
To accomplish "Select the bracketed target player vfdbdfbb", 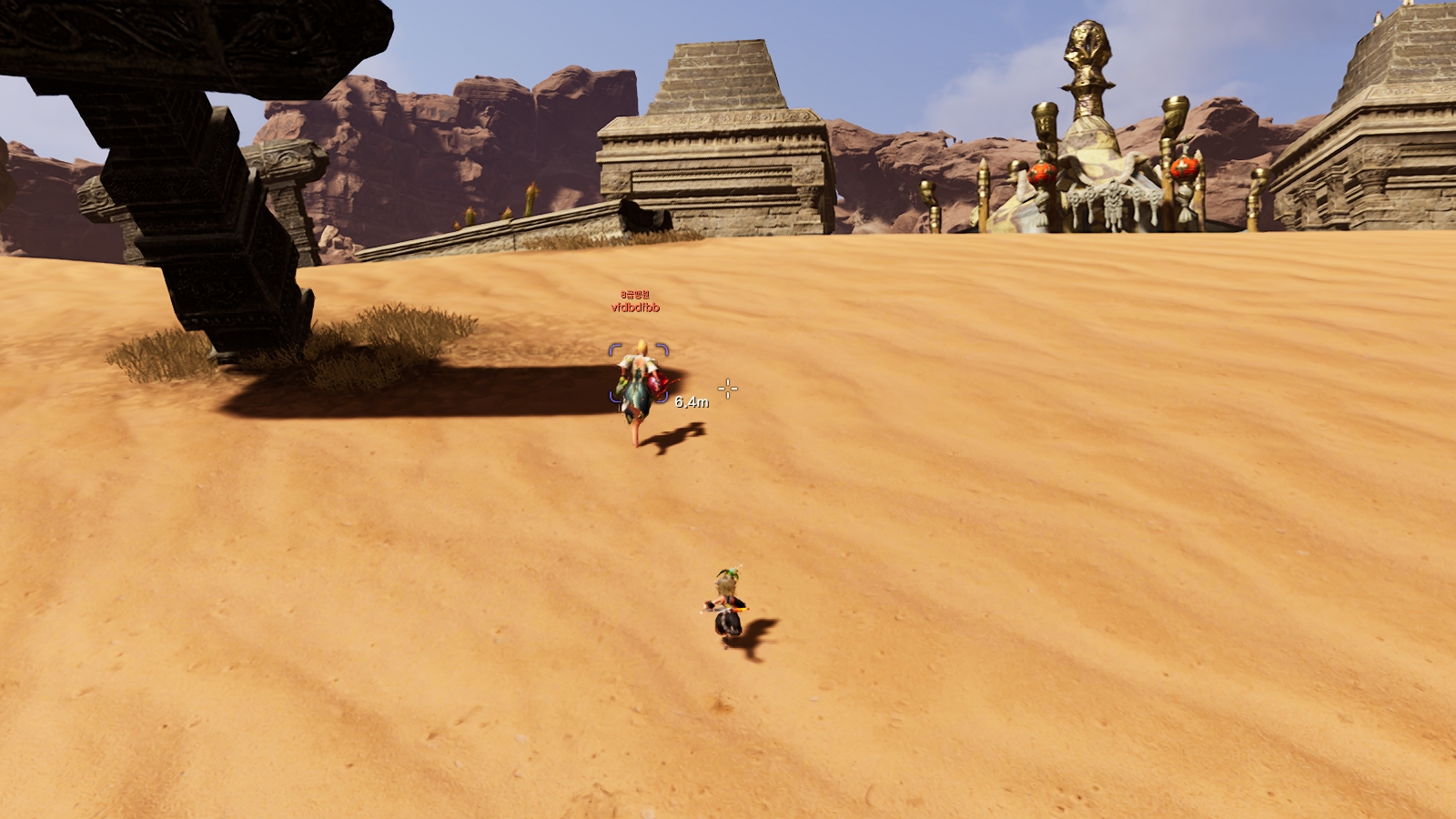I will point(639,384).
